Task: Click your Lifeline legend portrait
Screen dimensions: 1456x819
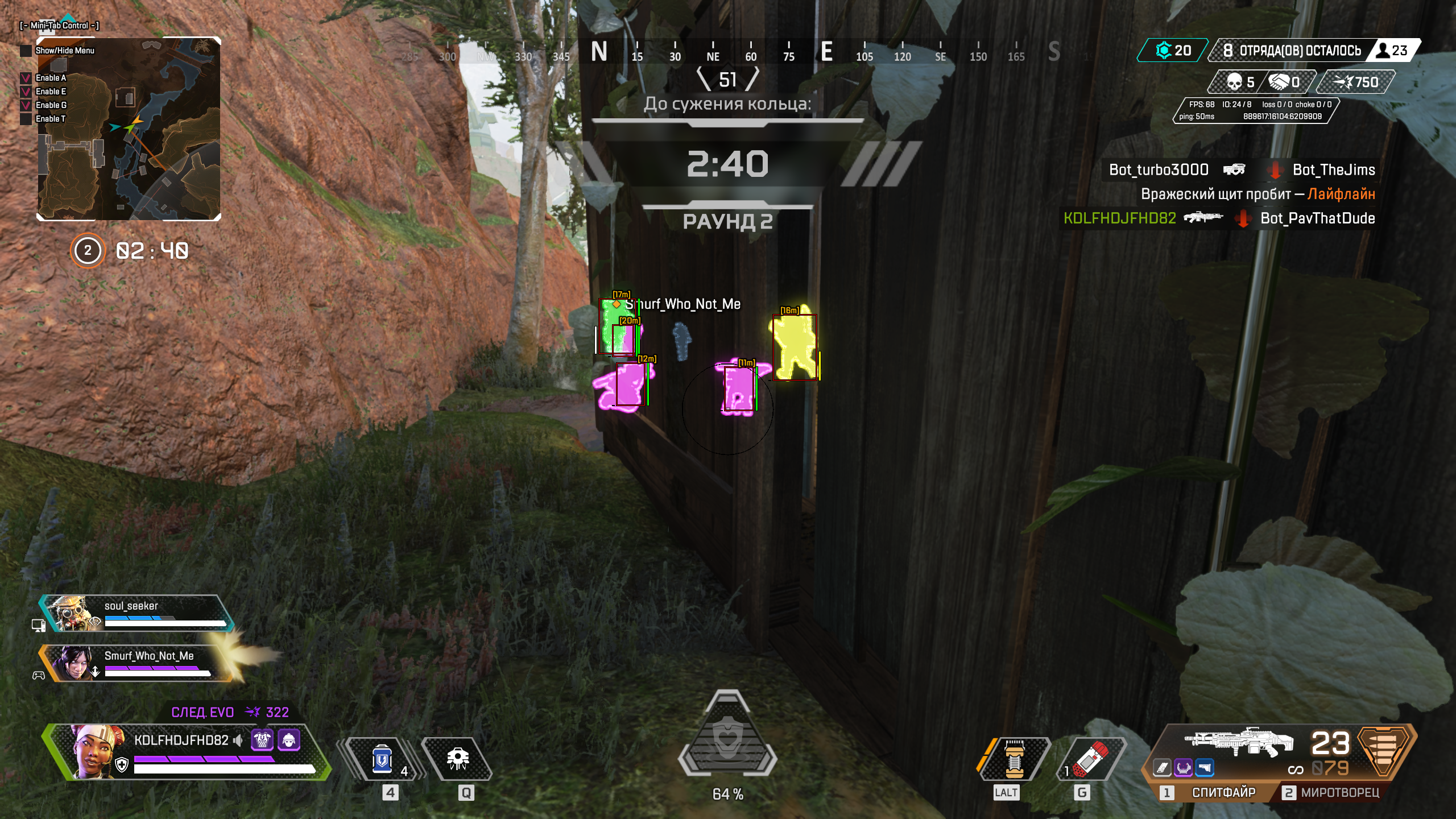Action: click(95, 751)
